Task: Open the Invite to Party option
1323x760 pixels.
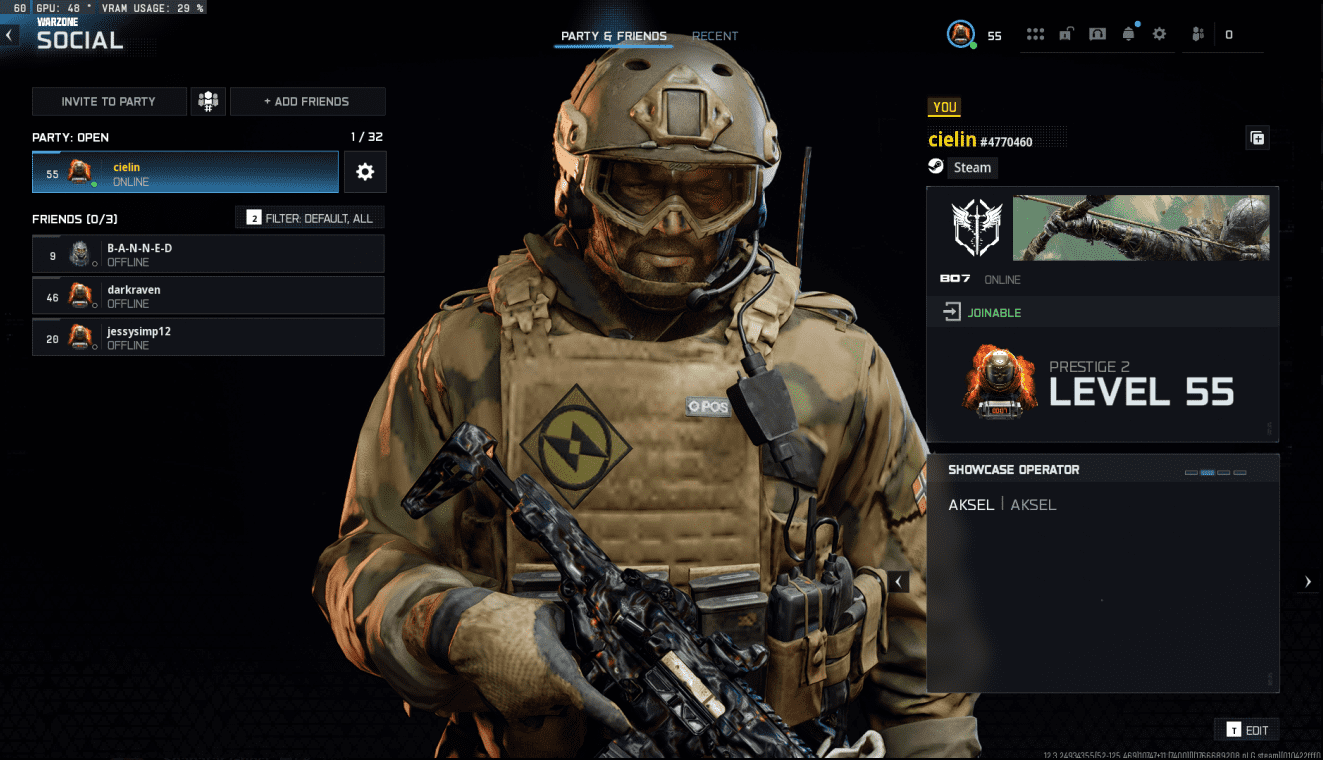Action: (109, 101)
